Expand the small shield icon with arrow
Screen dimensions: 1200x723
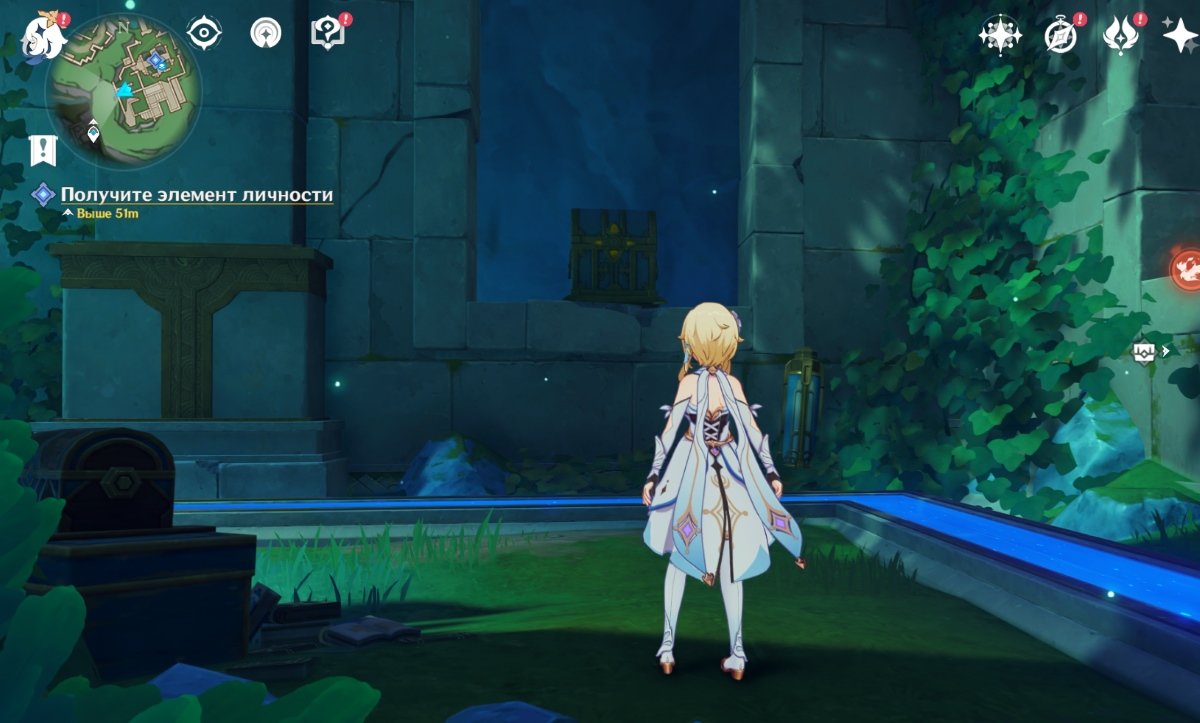coord(1150,351)
